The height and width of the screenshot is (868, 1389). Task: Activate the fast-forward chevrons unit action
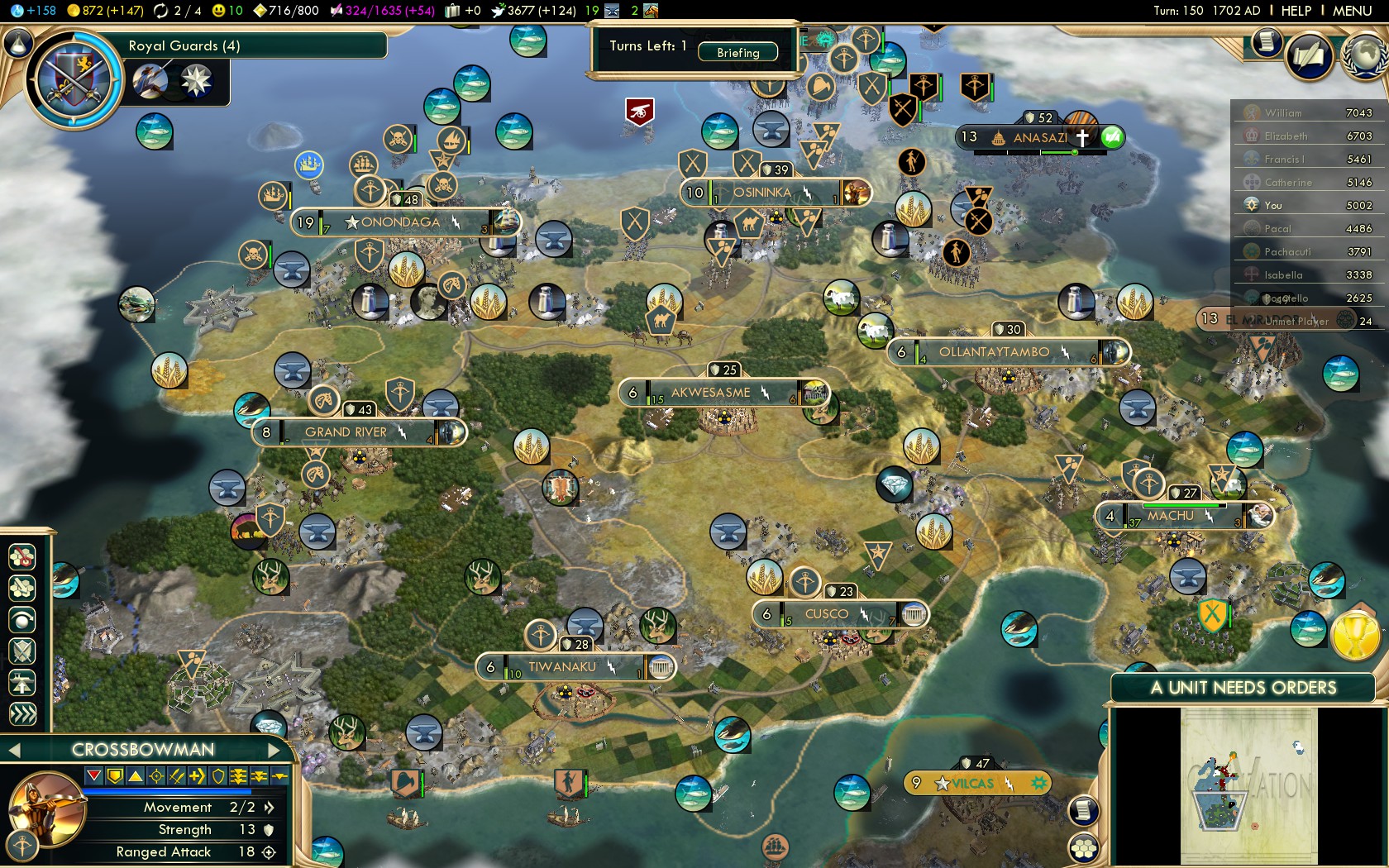[x=22, y=714]
